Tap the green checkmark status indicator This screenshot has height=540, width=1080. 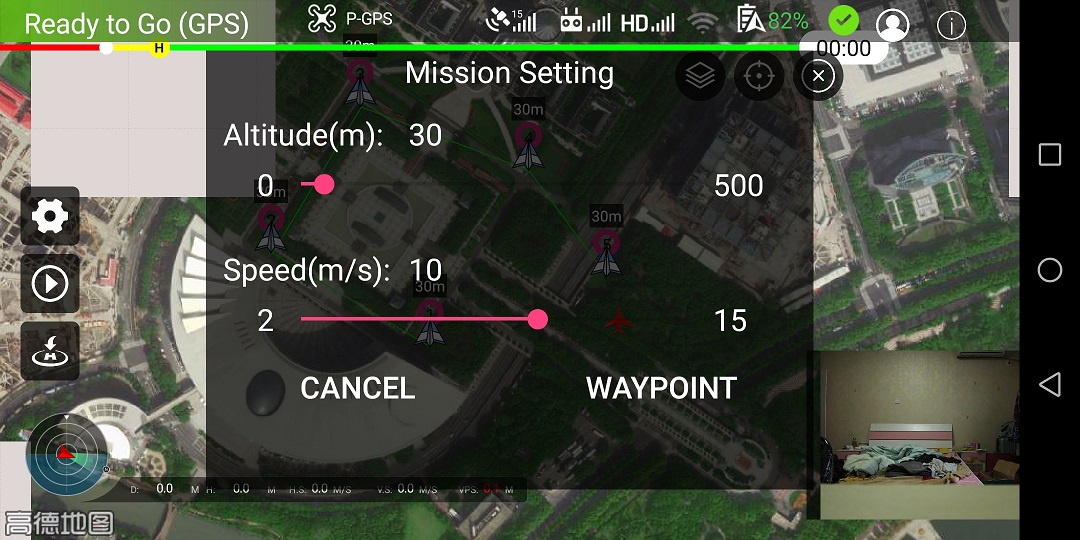(x=844, y=21)
